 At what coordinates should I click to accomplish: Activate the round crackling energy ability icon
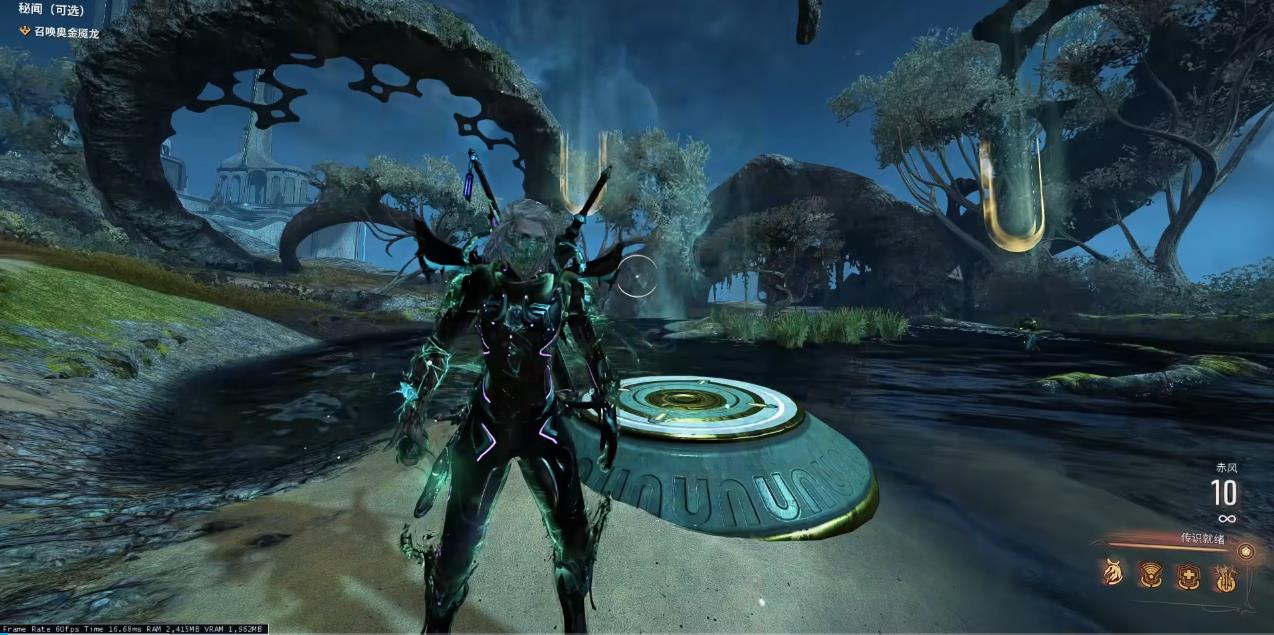[1225, 574]
